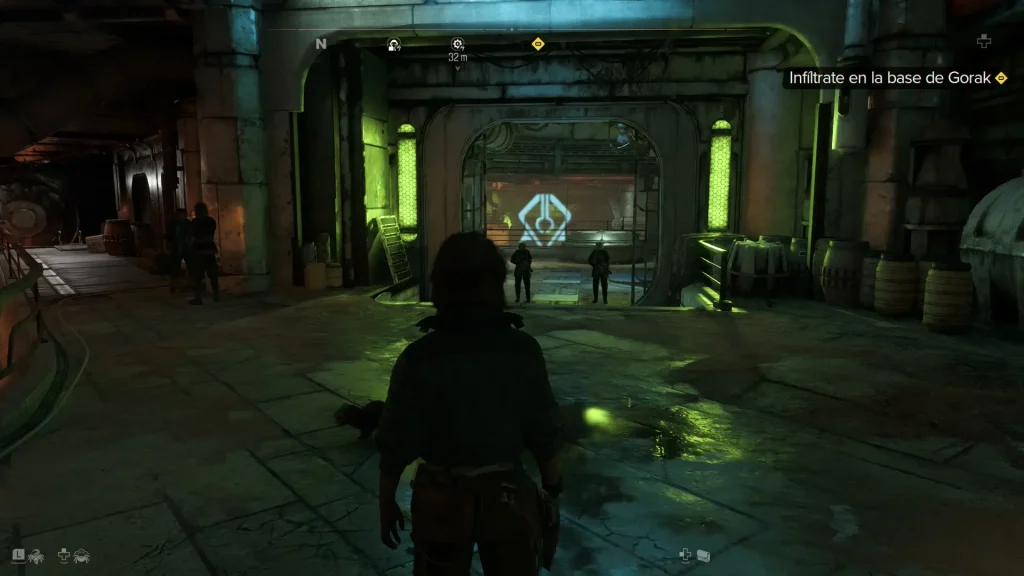Activate the Nix companion icon beside the L key
Viewport: 1024px width, 576px height.
coord(35,554)
